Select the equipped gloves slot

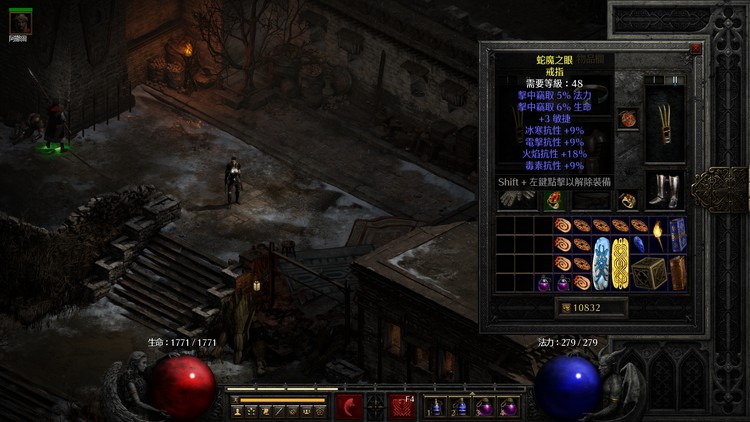pos(518,198)
